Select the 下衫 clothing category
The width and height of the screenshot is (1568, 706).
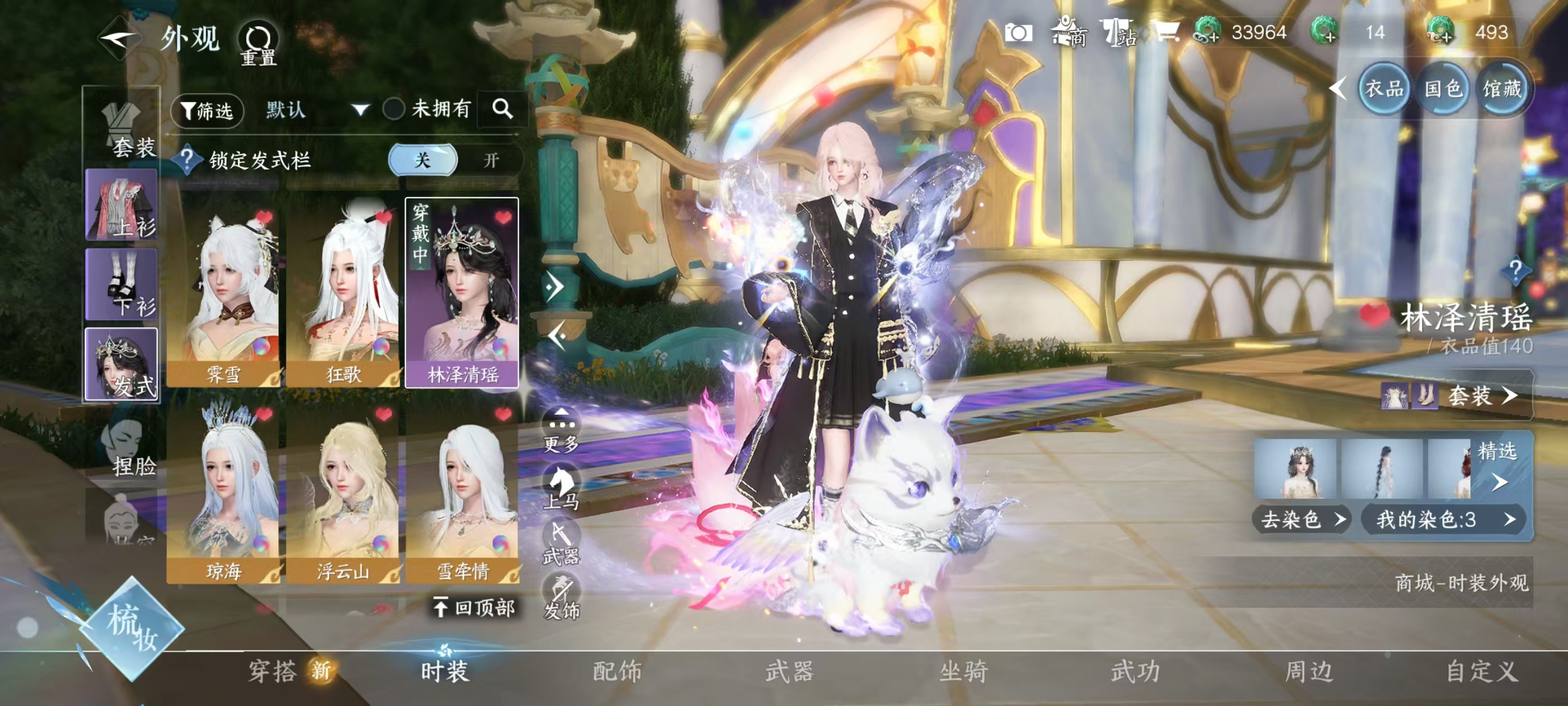[x=122, y=285]
